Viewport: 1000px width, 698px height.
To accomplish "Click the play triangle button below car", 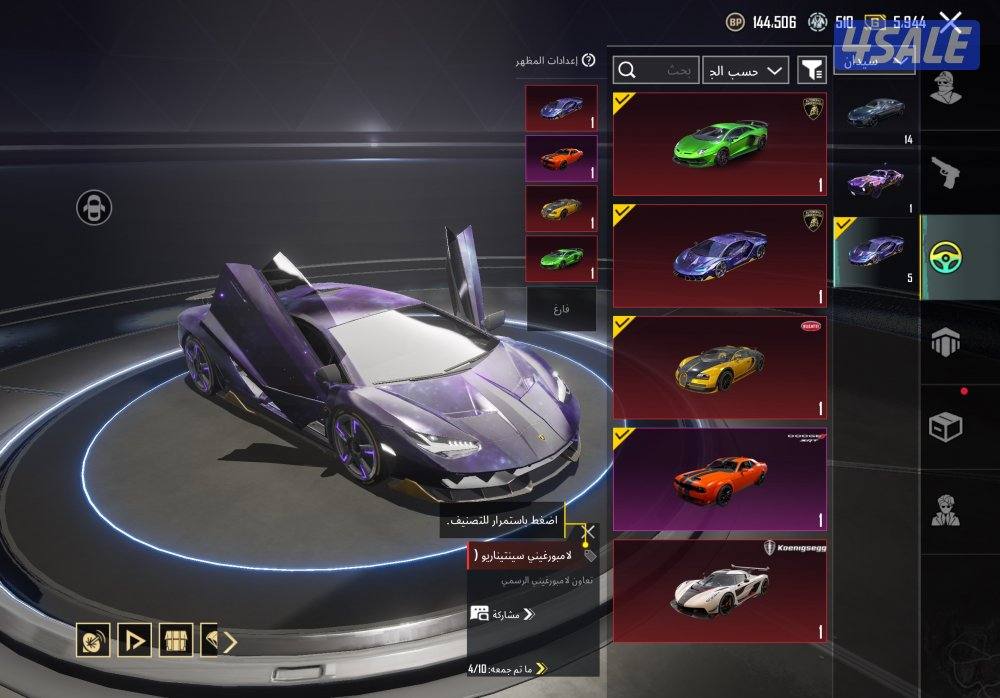I will pos(134,640).
